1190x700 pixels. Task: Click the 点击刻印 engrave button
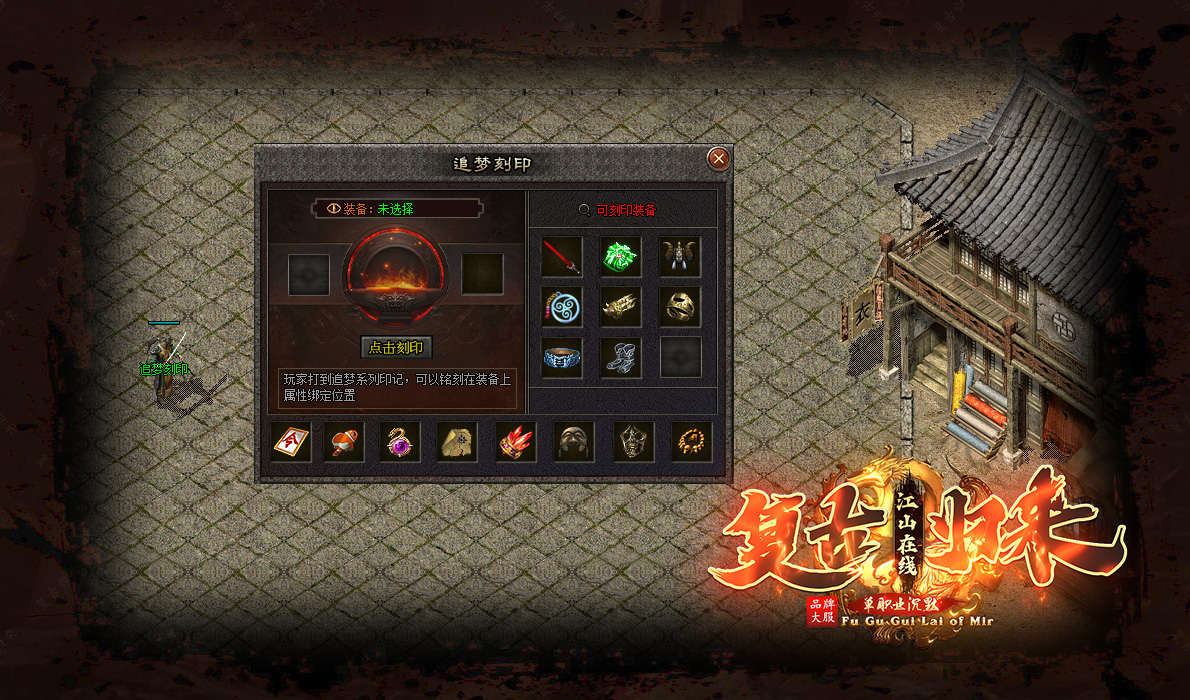click(396, 348)
